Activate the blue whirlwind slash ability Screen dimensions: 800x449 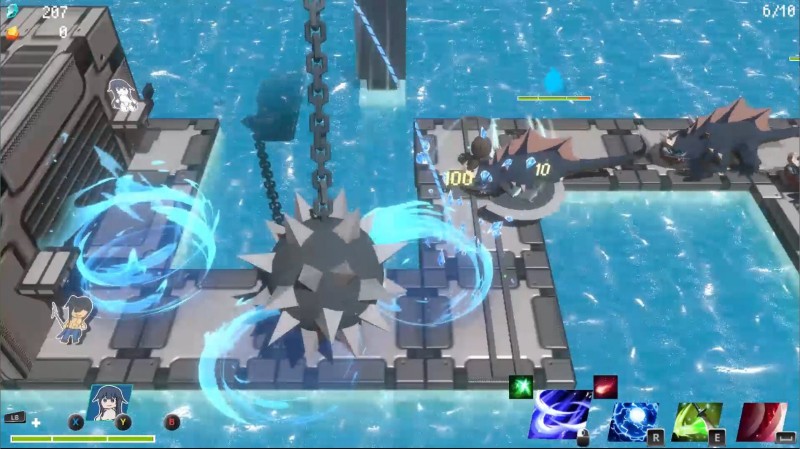click(560, 415)
